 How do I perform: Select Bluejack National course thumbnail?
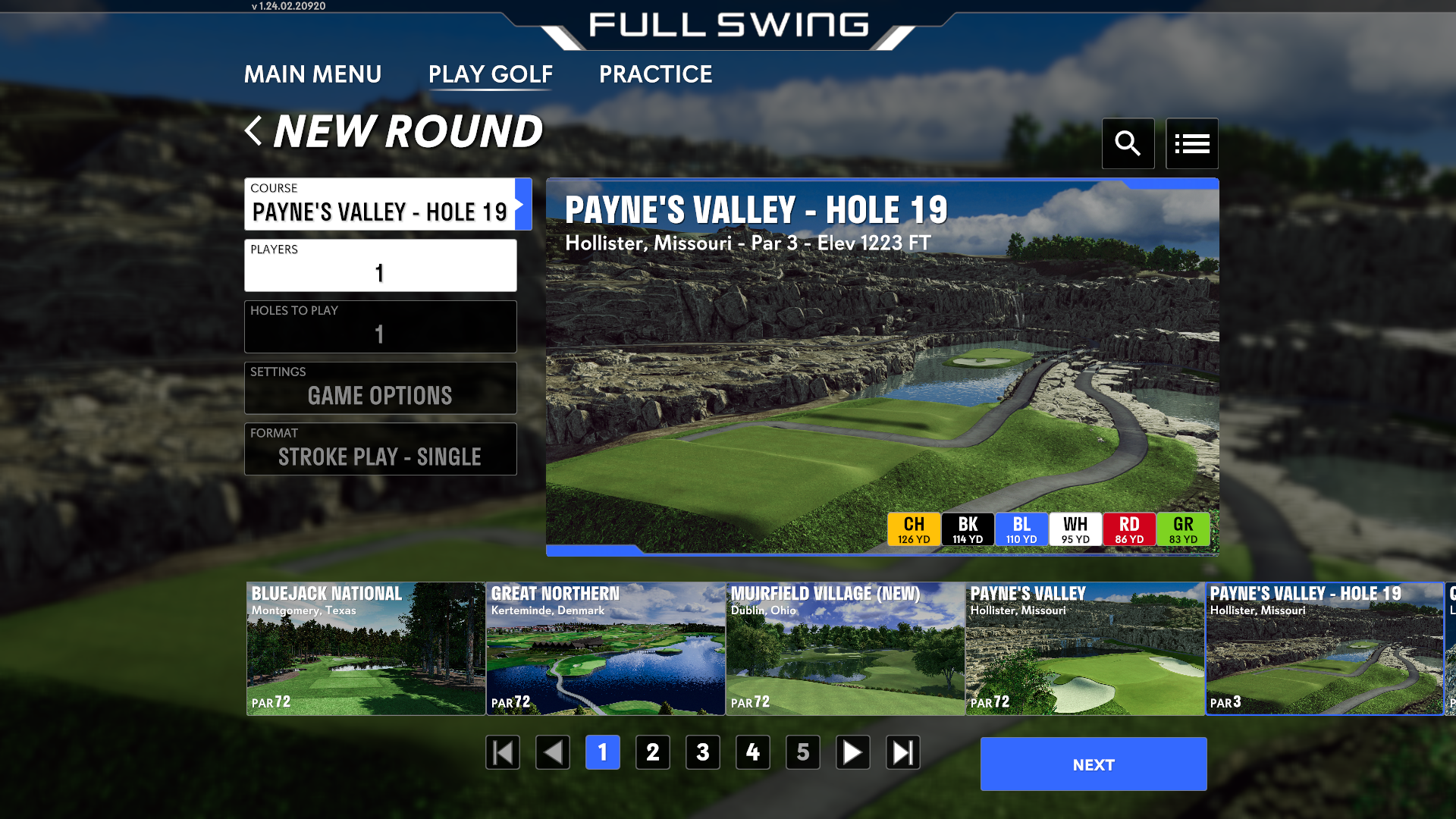click(366, 648)
